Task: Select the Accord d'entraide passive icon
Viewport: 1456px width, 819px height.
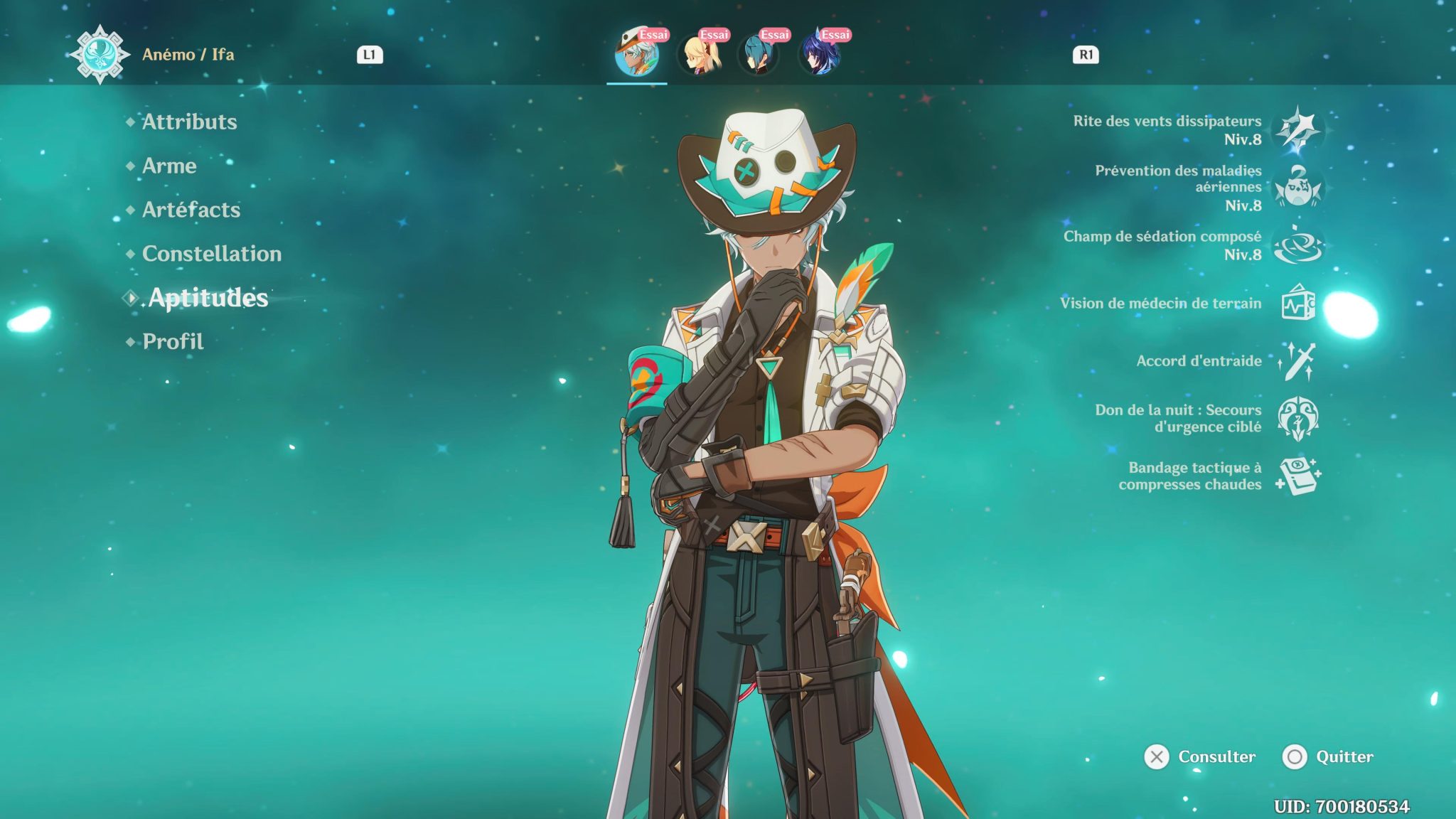Action: pyautogui.click(x=1300, y=363)
